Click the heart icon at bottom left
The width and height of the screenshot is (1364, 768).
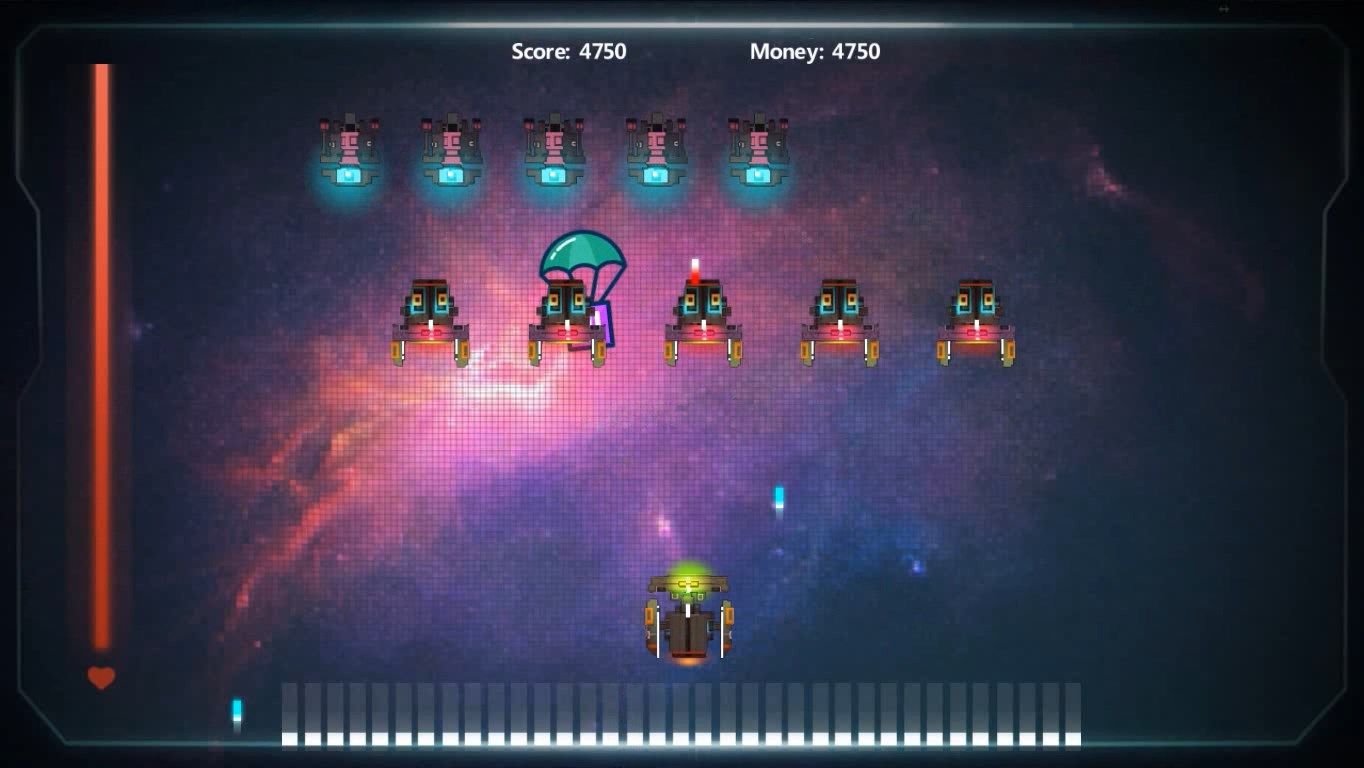click(x=100, y=678)
